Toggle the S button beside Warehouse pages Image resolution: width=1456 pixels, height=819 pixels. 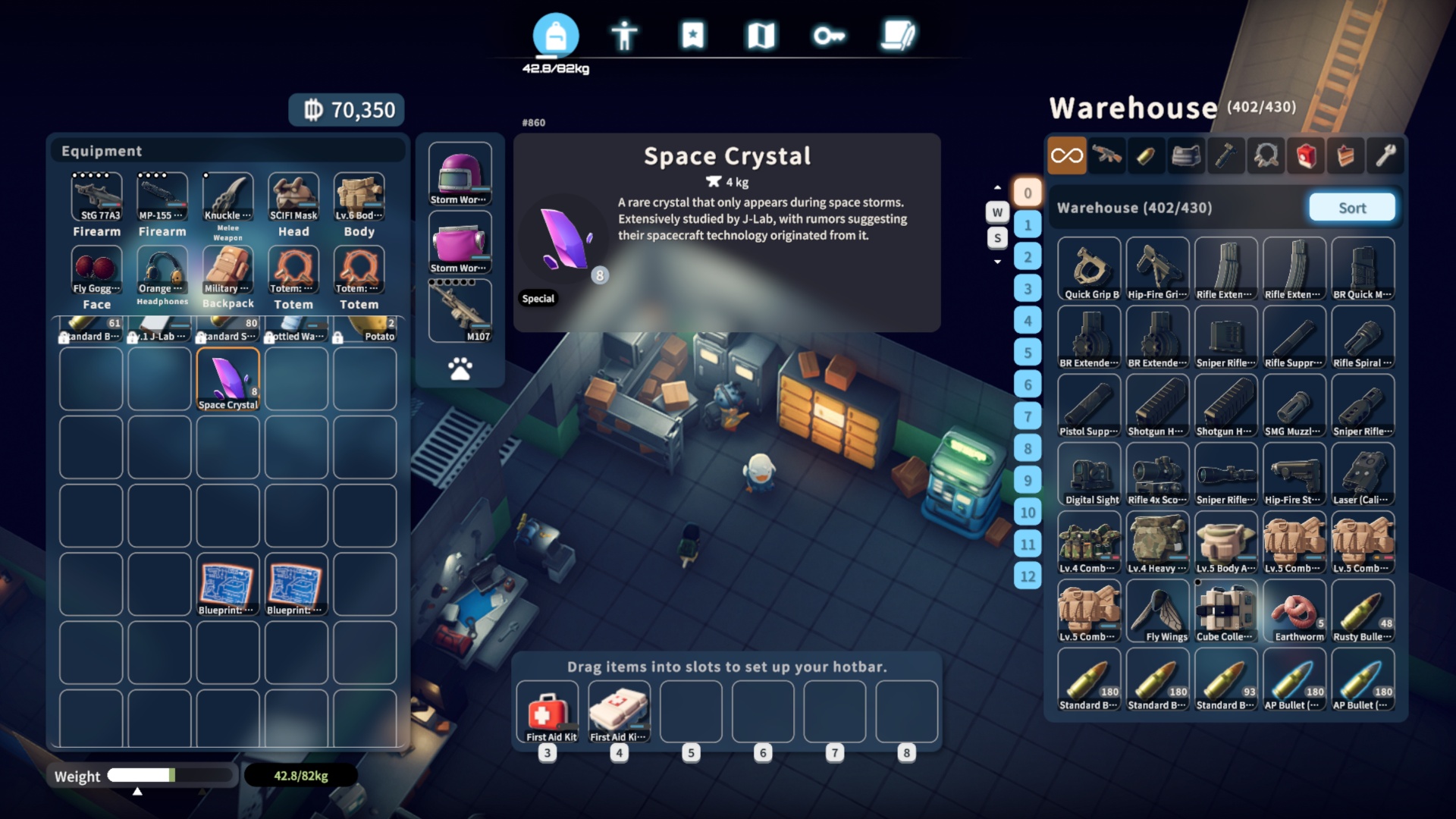coord(997,237)
